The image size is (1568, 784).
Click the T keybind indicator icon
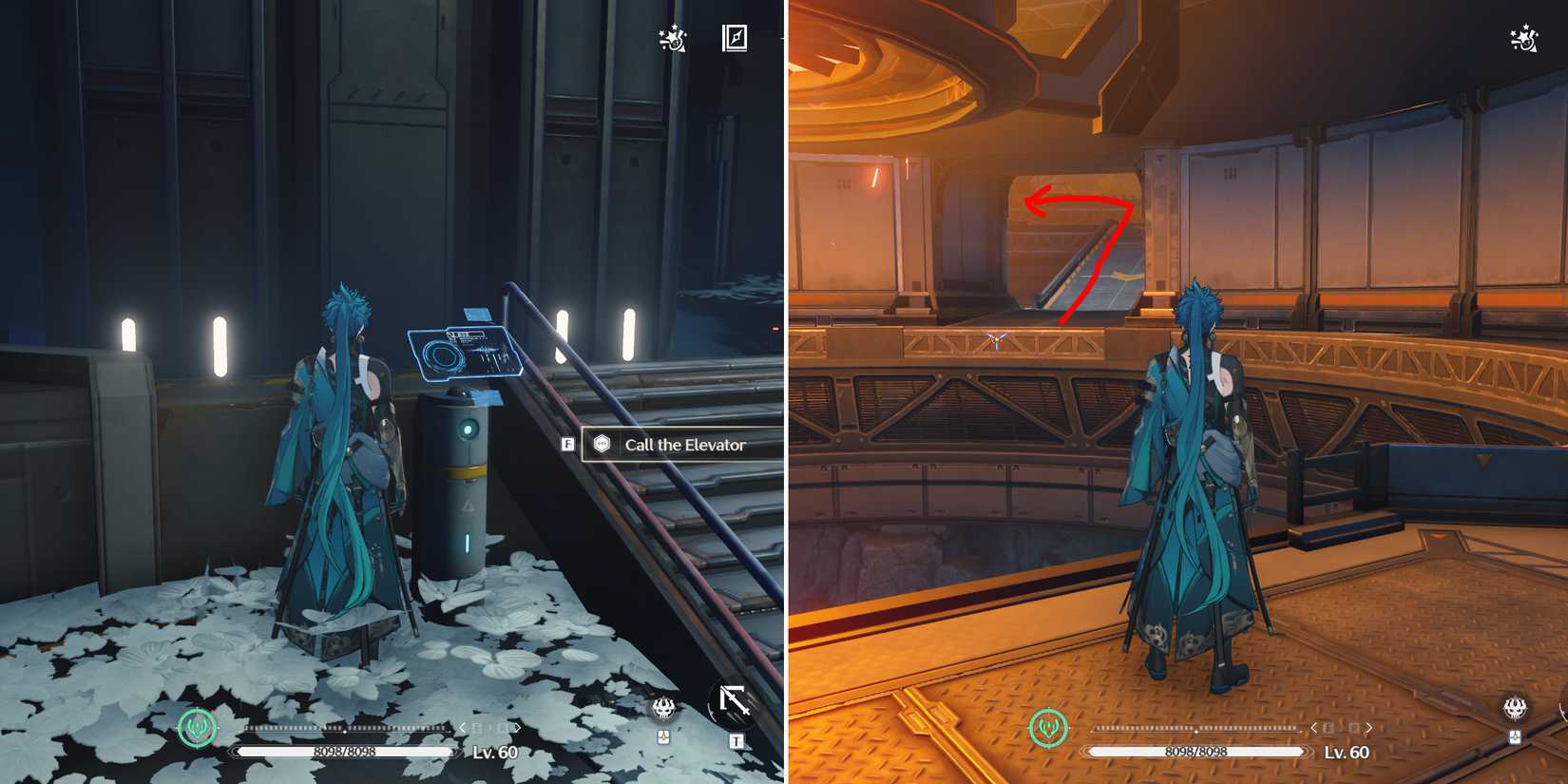pyautogui.click(x=736, y=739)
